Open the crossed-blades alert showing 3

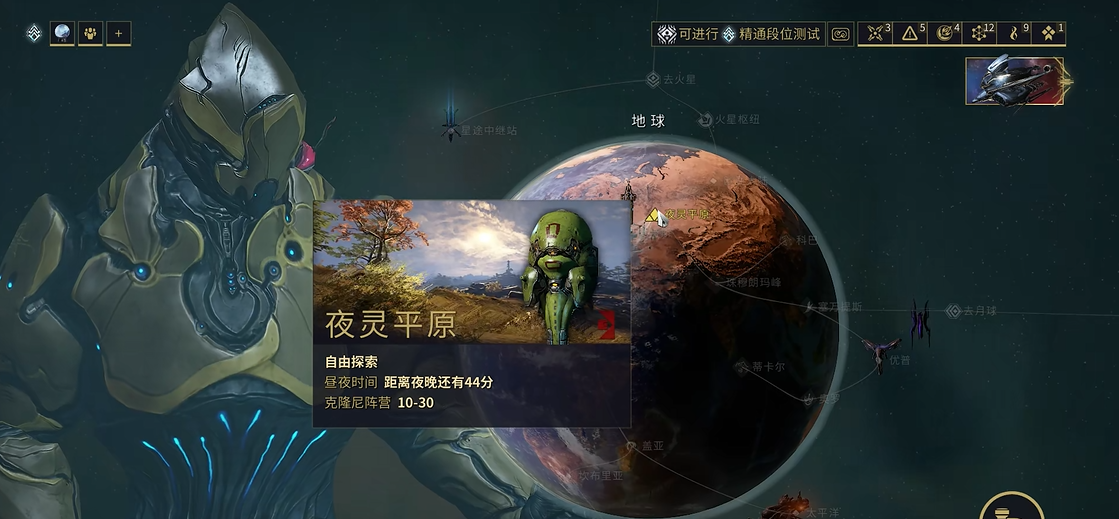[x=876, y=34]
